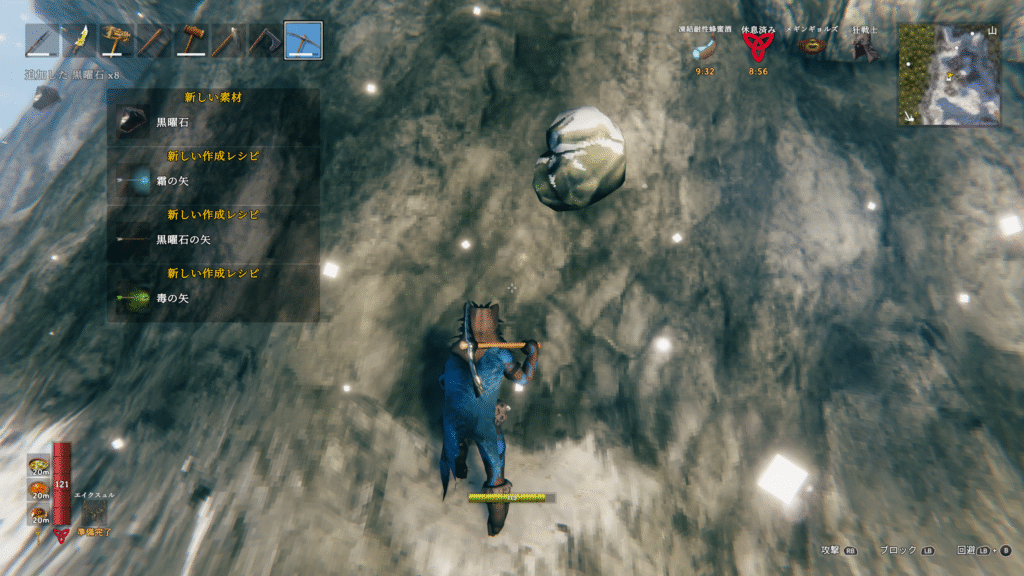Click the Megingjord (メギンギョルズ) belt status icon

coord(809,49)
